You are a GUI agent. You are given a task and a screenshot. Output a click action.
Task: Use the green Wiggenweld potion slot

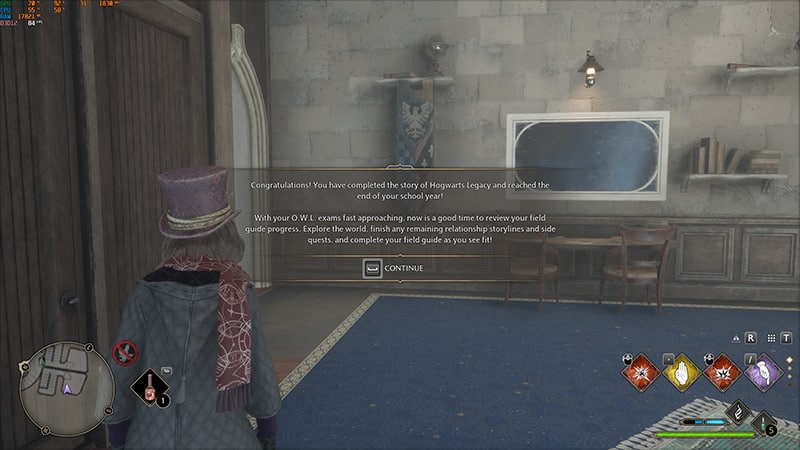pos(764,424)
